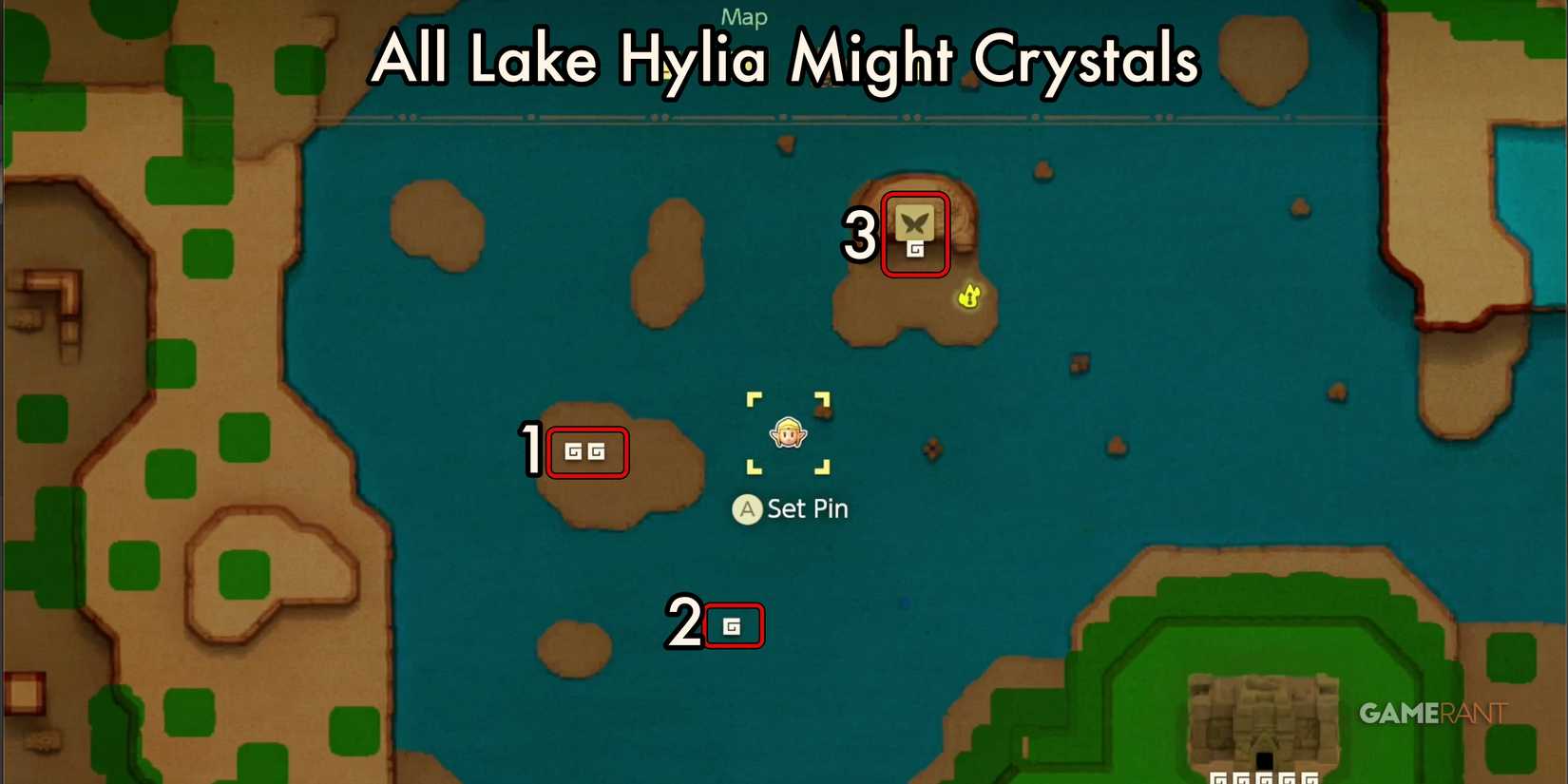Select the right crystal icon at location 1

click(599, 453)
